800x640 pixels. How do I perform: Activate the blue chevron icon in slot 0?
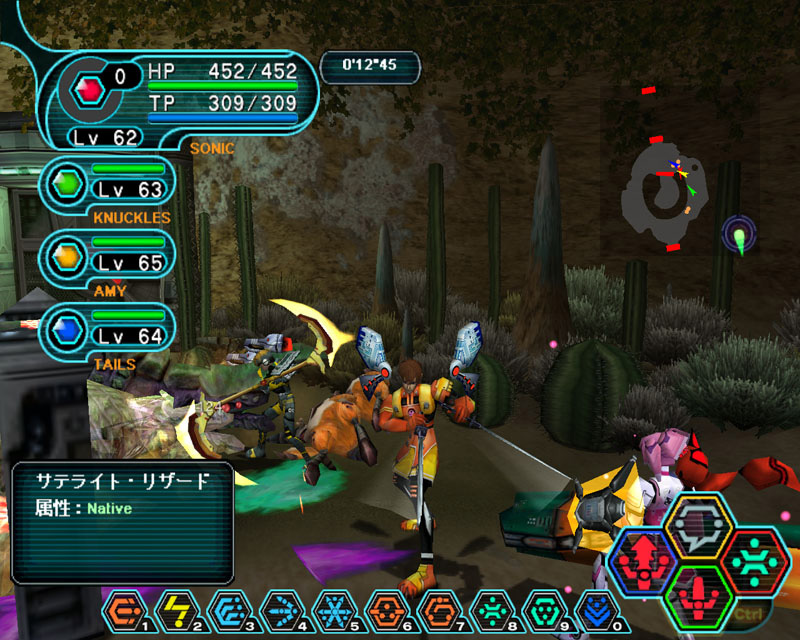coord(592,609)
